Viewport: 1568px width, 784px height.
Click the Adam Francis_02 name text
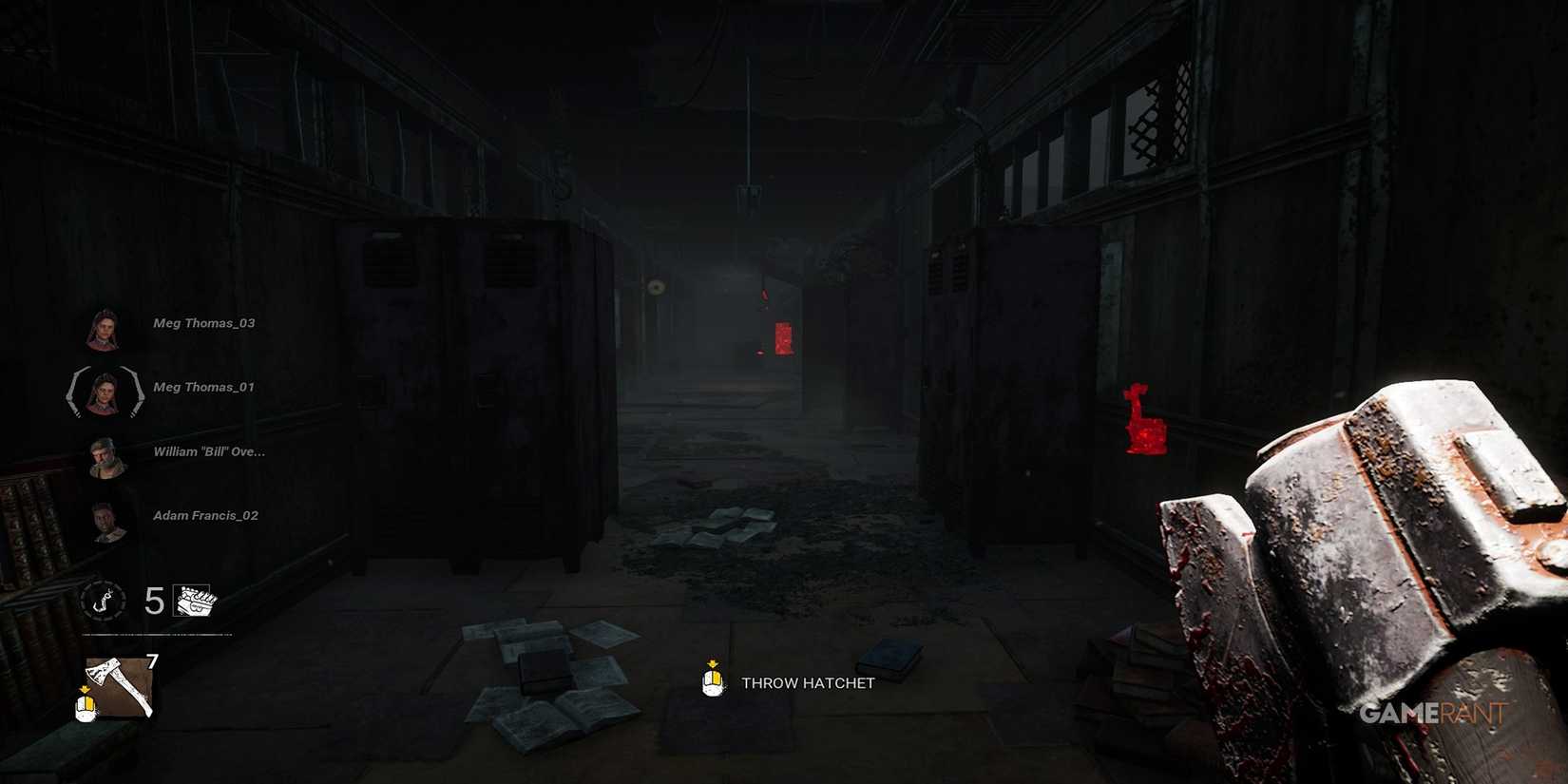tap(207, 514)
